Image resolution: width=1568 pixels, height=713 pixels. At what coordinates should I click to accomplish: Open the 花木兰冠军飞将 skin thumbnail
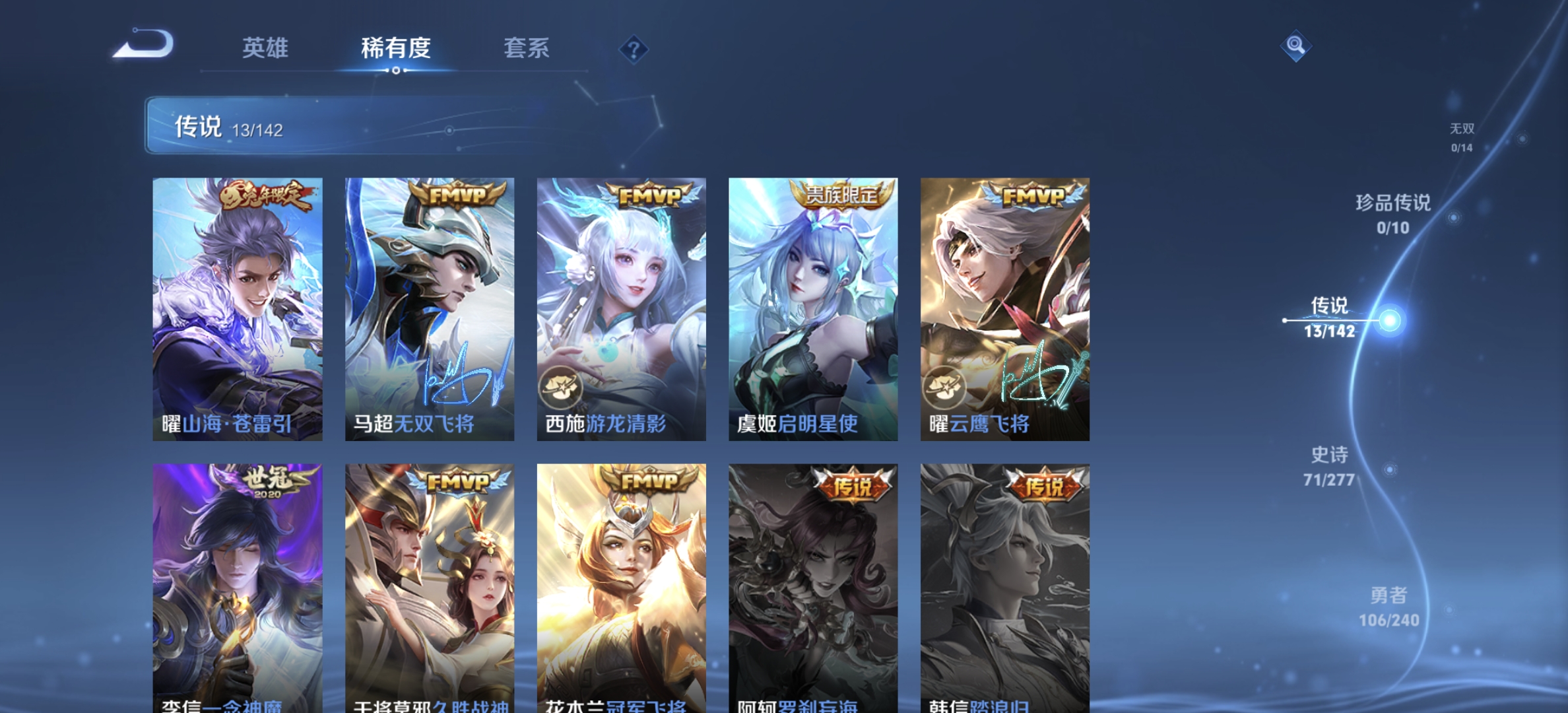point(622,581)
